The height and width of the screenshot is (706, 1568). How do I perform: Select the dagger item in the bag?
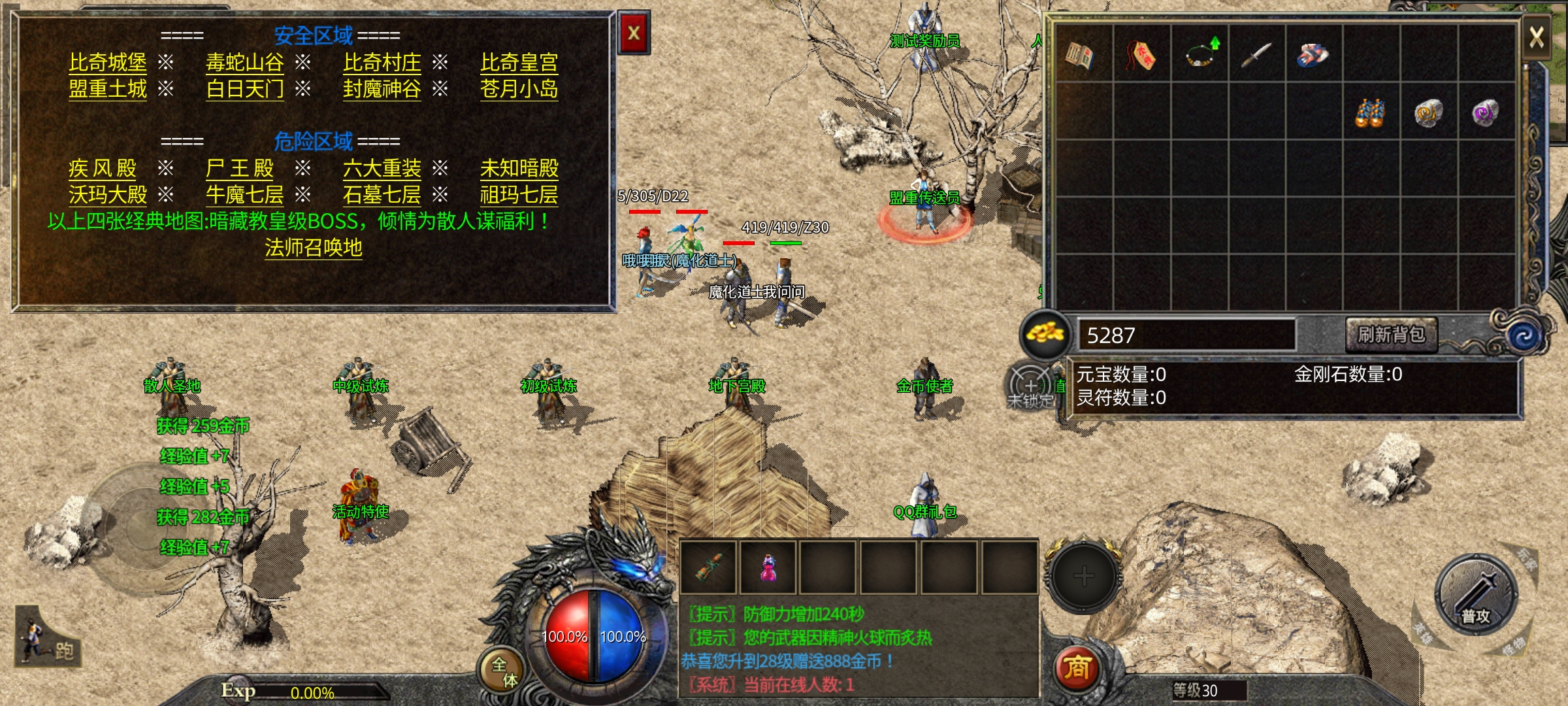[x=1256, y=55]
